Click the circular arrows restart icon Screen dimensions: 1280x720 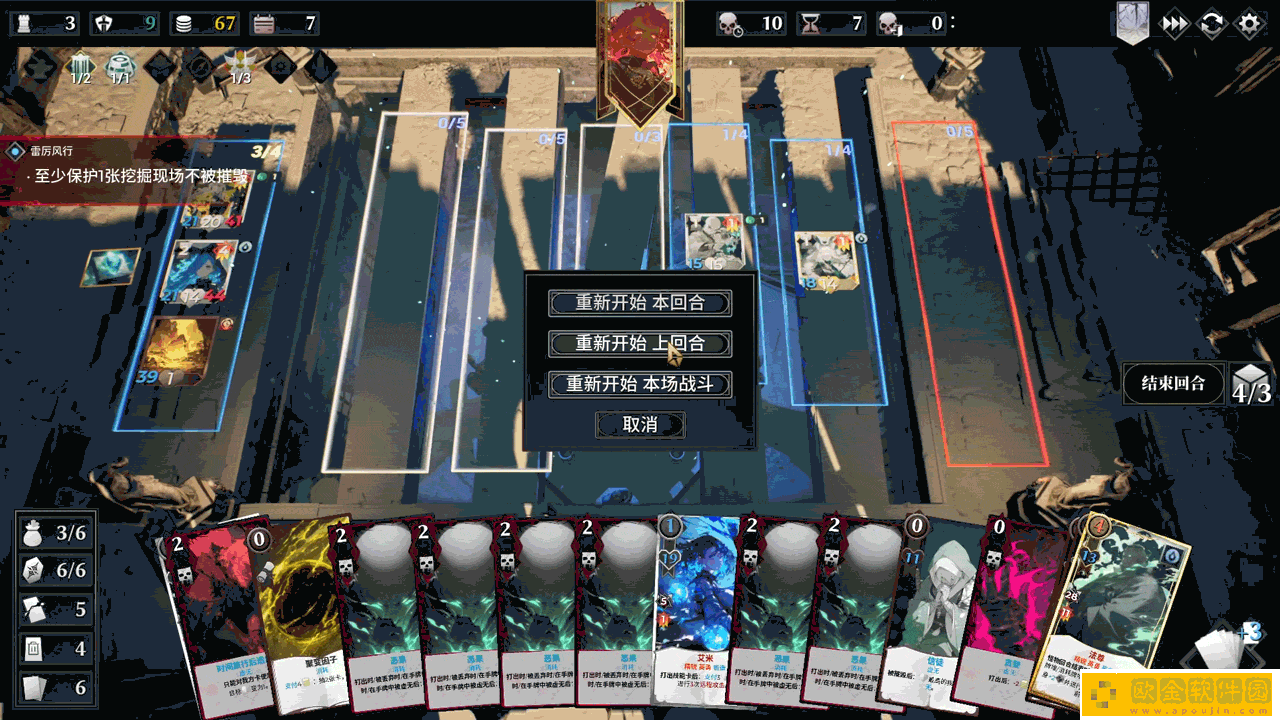[x=1212, y=24]
